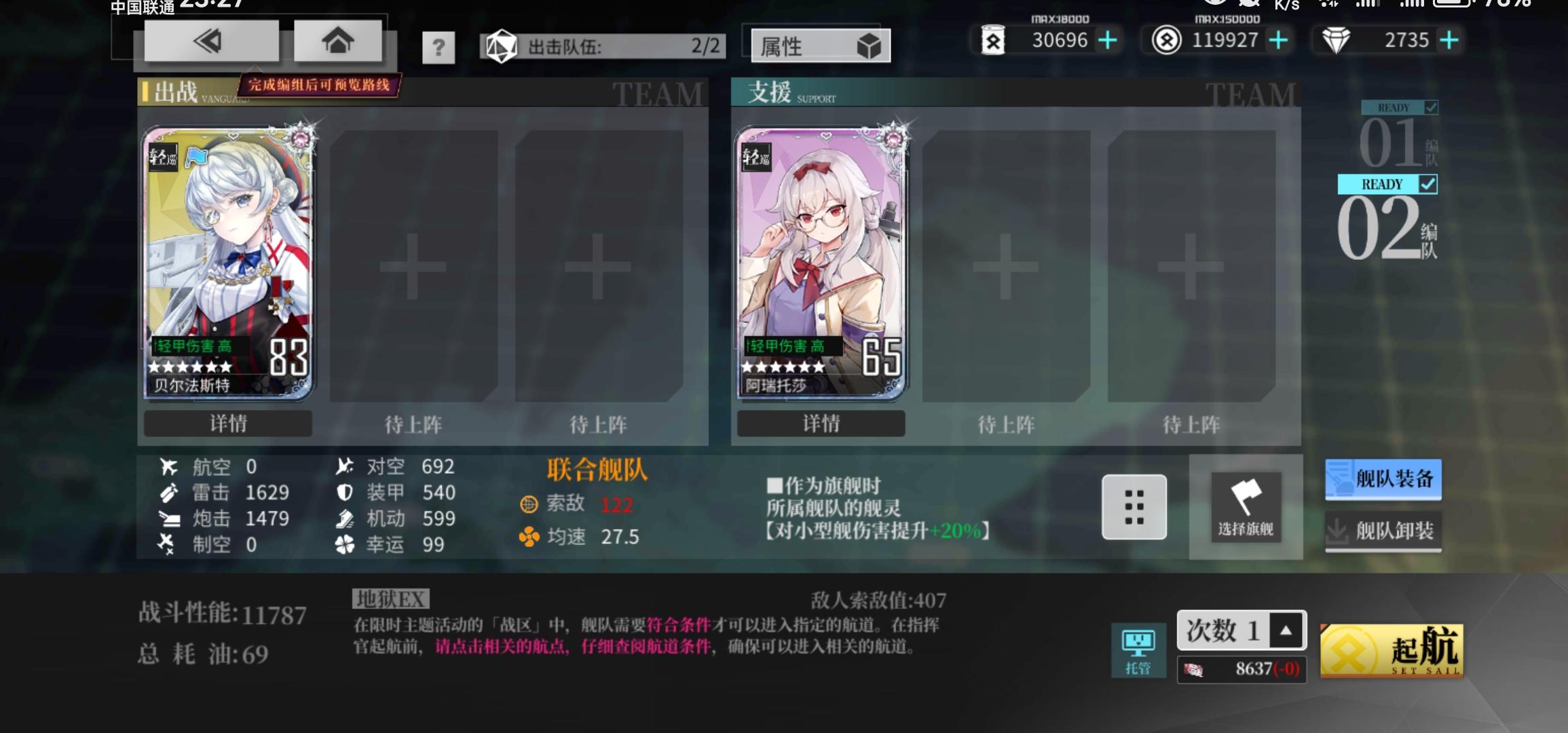
Task: Open the 舰队装备 fleet equipment panel
Action: [1383, 479]
